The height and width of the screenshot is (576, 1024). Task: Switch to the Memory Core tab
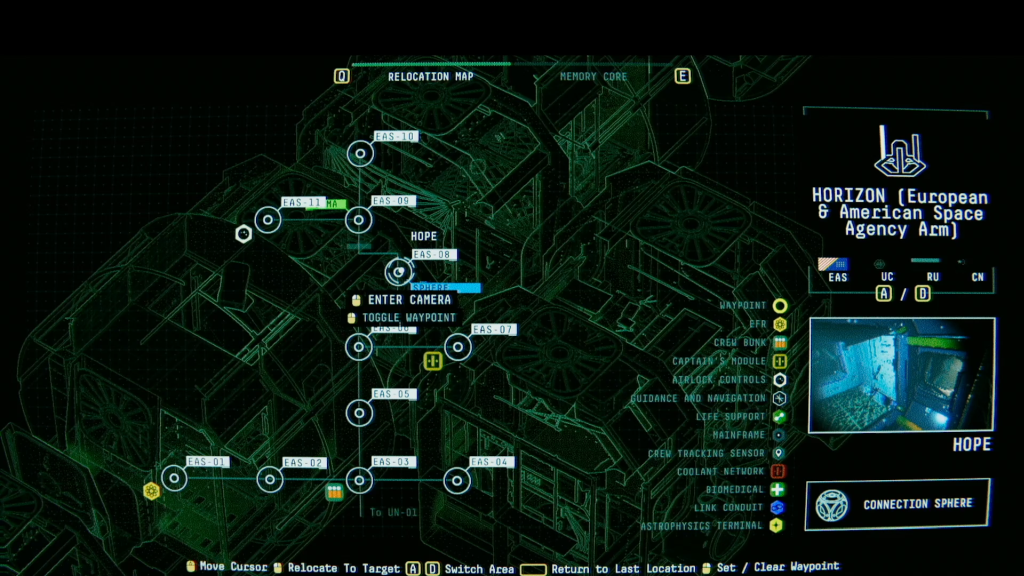(x=593, y=77)
